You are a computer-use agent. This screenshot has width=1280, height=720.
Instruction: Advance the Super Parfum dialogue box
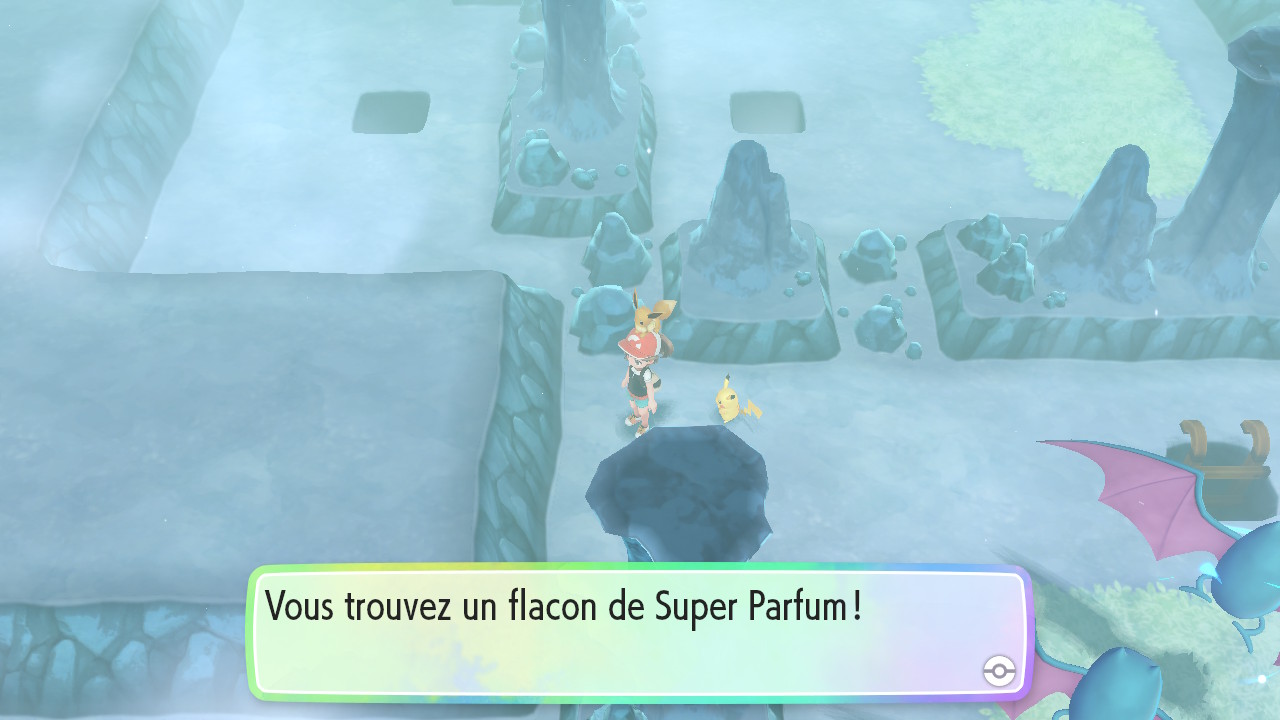tap(638, 632)
